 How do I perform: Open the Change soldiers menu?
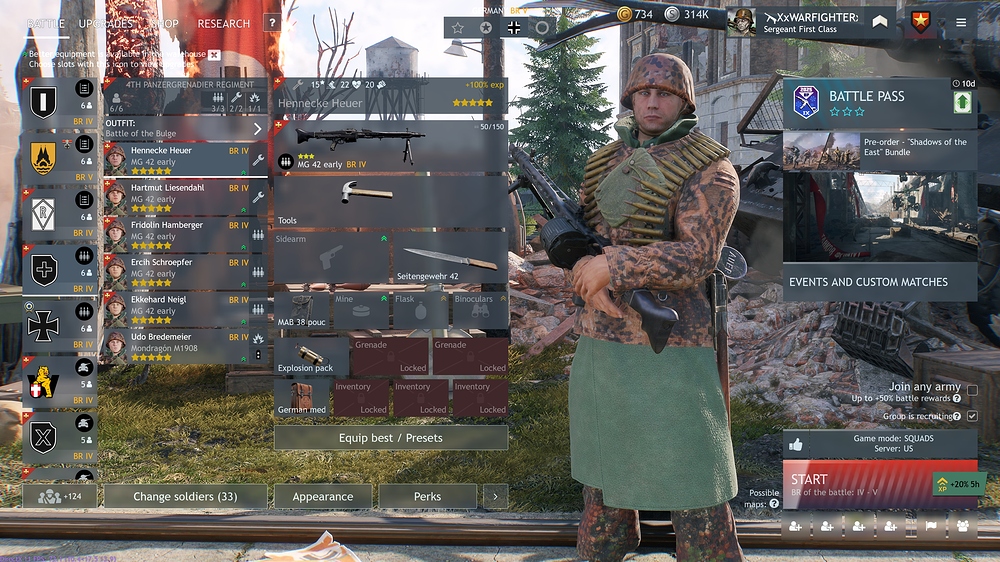click(186, 497)
